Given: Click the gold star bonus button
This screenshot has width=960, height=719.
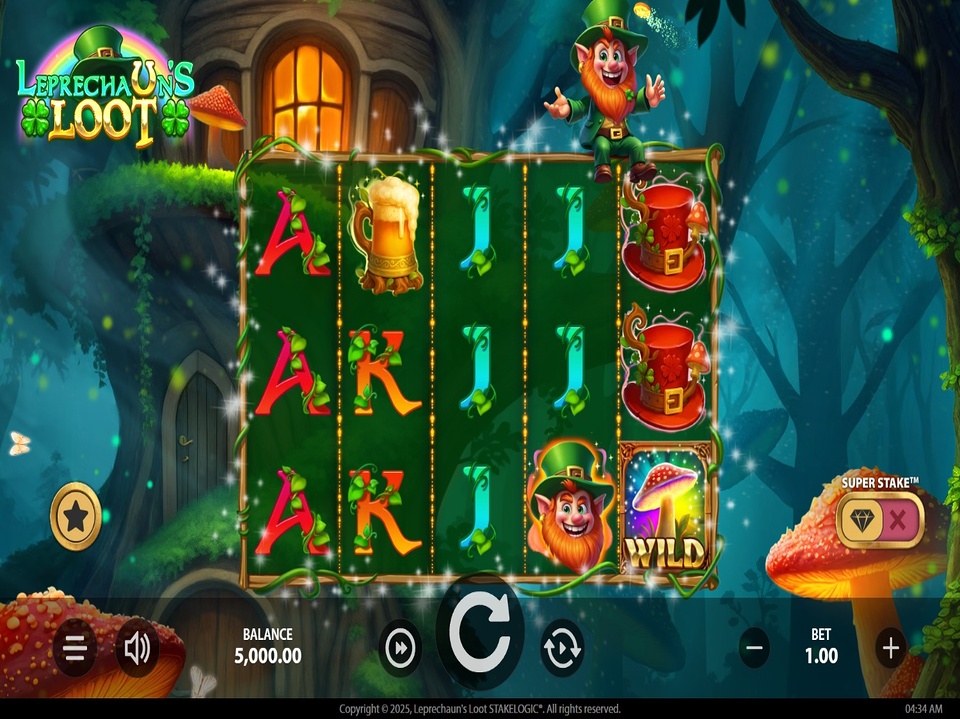Looking at the screenshot, I should pyautogui.click(x=75, y=517).
